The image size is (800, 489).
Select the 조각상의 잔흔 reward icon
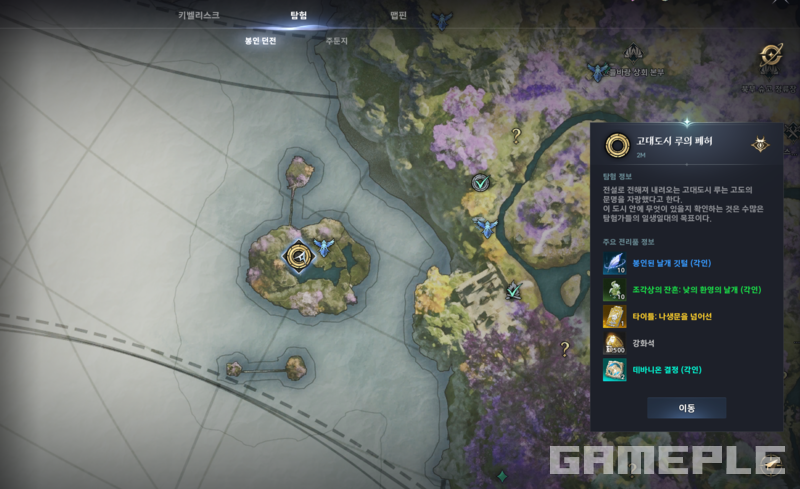pyautogui.click(x=614, y=290)
